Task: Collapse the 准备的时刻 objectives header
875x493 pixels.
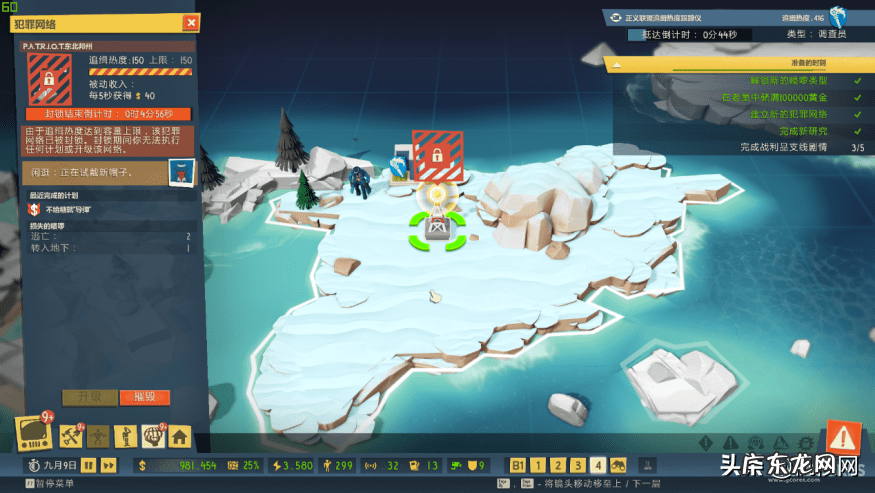Action: click(618, 64)
